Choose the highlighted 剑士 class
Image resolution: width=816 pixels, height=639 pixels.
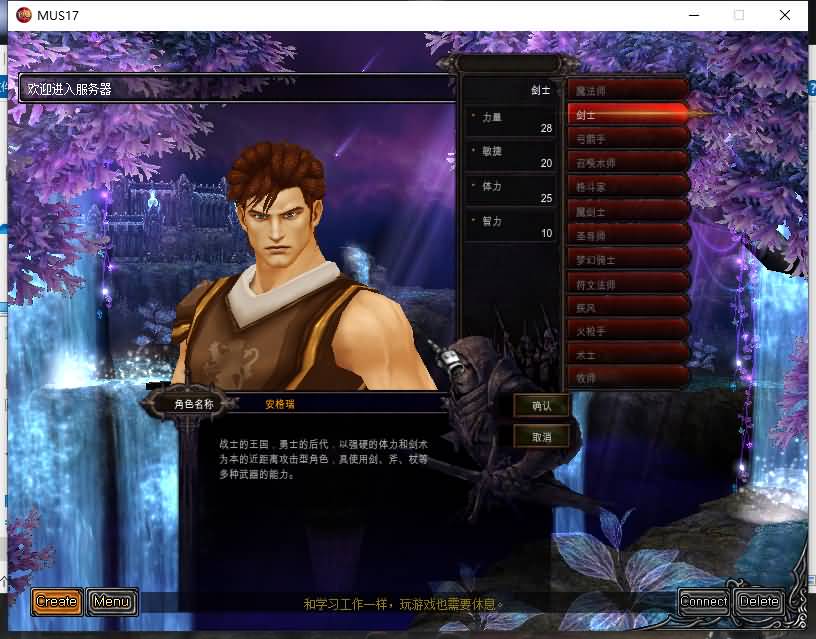point(627,115)
